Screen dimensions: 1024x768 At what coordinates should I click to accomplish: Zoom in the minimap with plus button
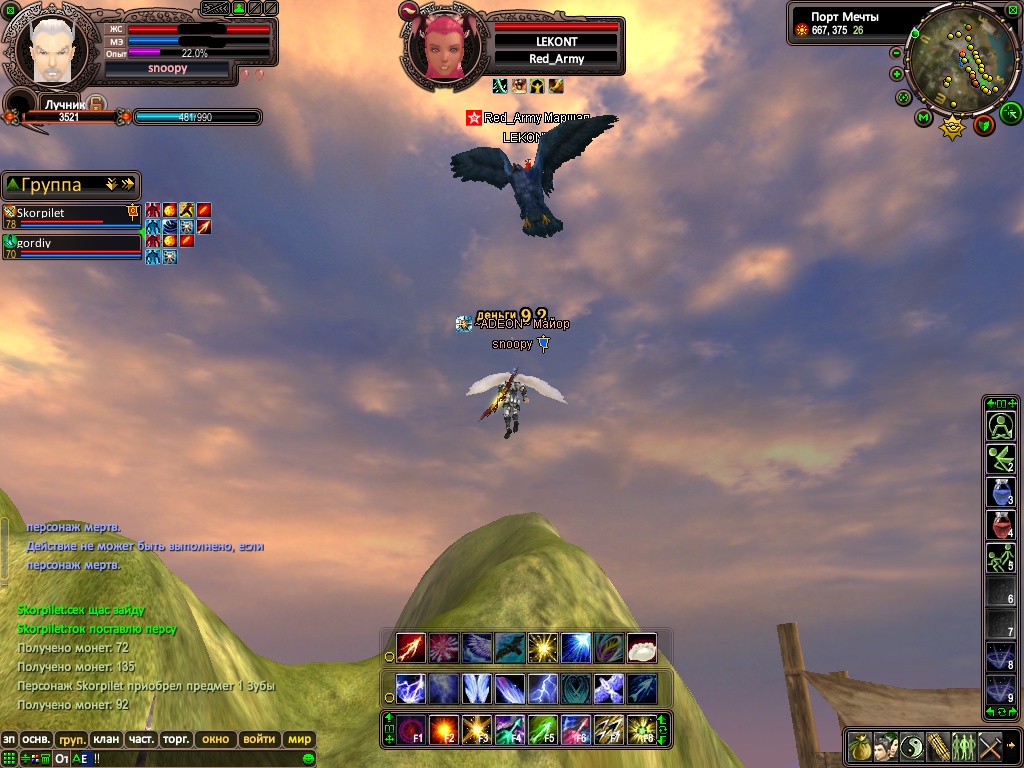tap(896, 74)
